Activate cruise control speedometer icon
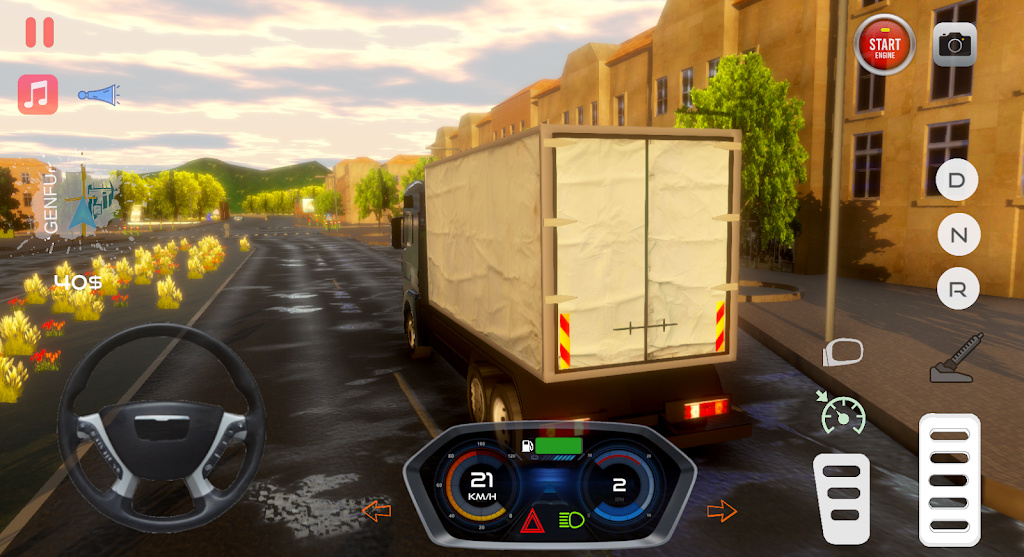The height and width of the screenshot is (557, 1024). click(x=841, y=412)
